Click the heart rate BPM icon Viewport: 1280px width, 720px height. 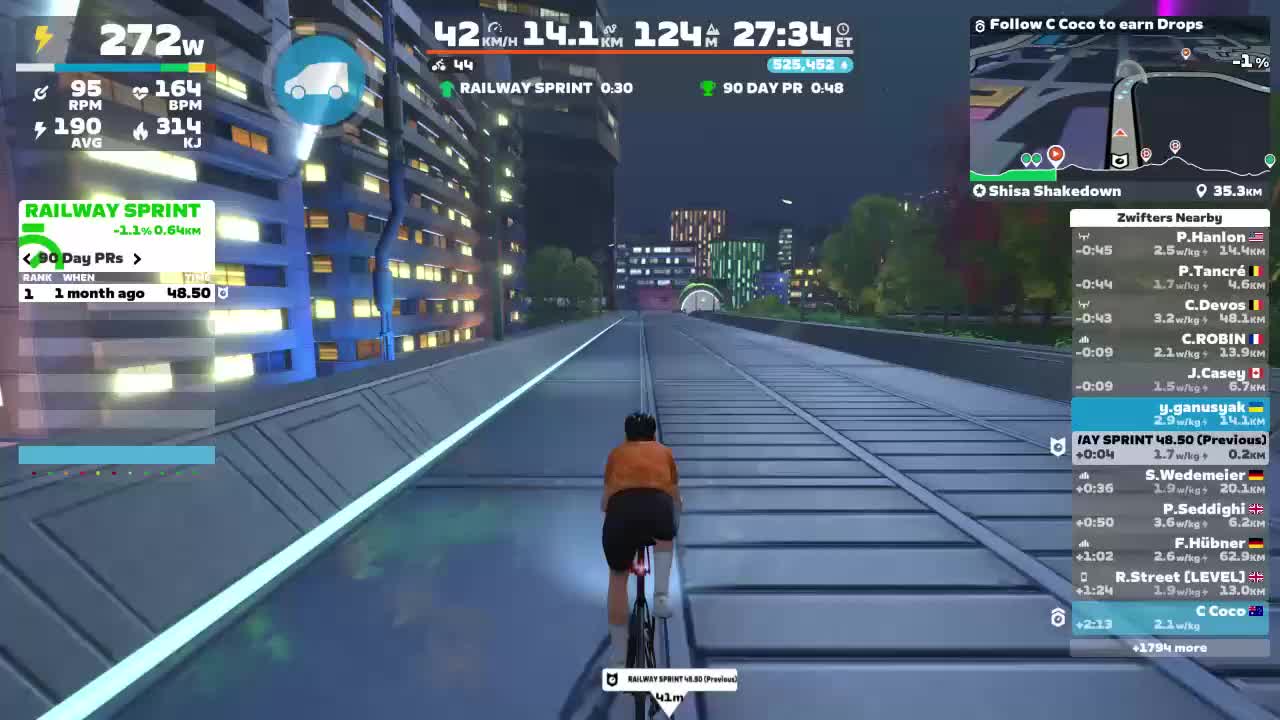pyautogui.click(x=140, y=92)
